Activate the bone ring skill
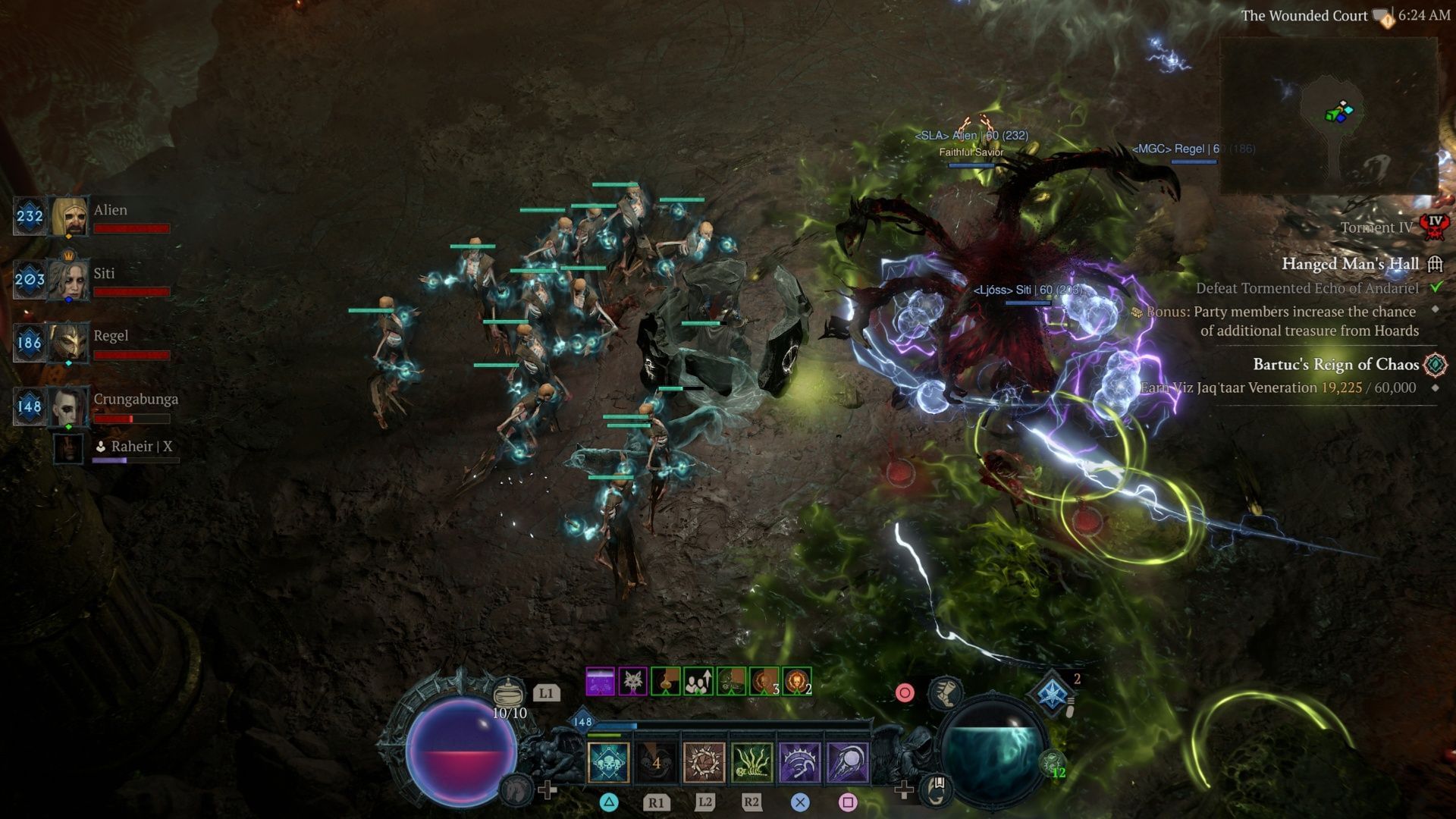The width and height of the screenshot is (1456, 819). (704, 762)
